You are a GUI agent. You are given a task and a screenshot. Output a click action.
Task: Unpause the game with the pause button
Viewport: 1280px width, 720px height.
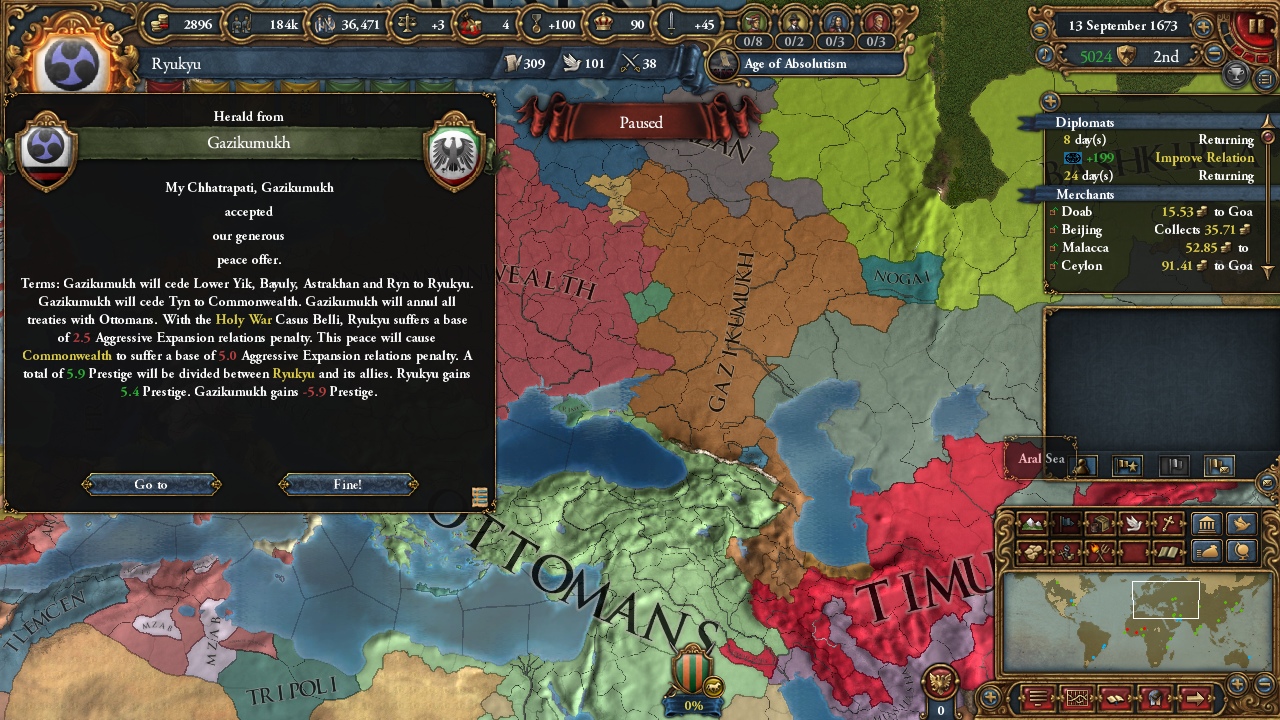point(1257,25)
